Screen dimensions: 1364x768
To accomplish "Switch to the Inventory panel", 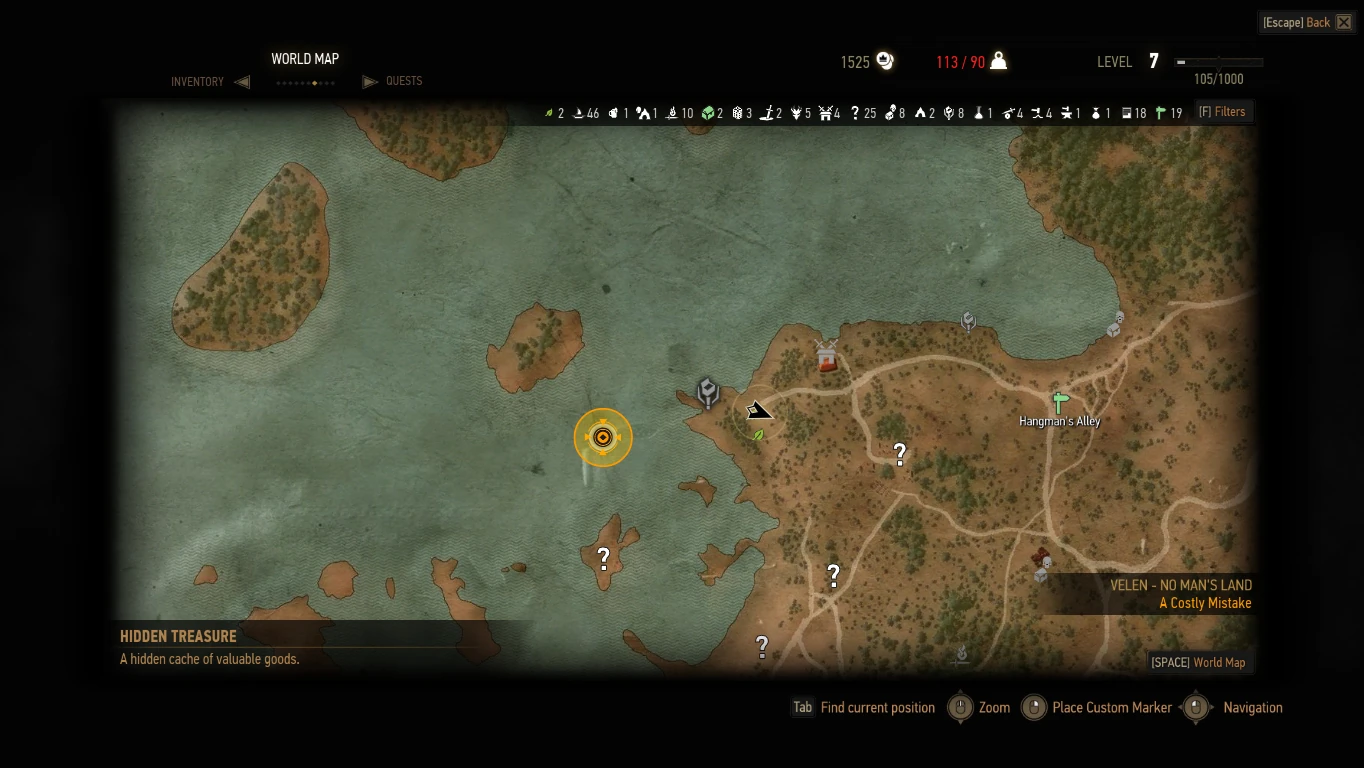I will tap(197, 82).
